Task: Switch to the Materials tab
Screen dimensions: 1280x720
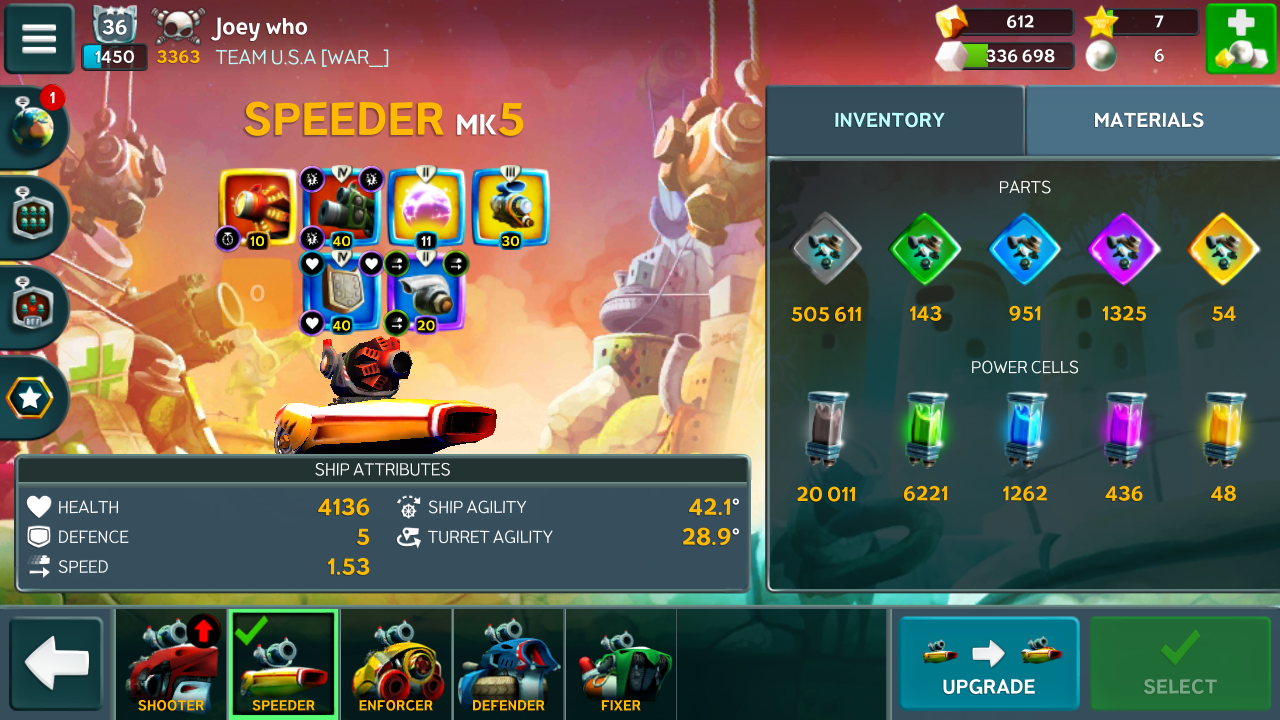Action: click(x=1148, y=121)
